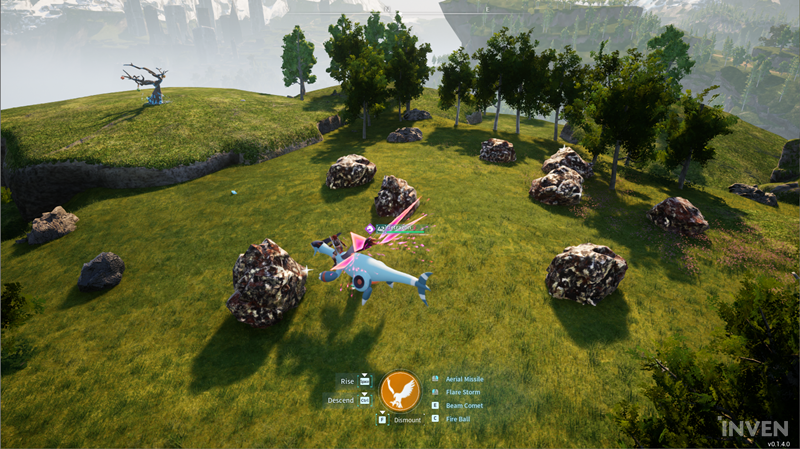Click the INVEN watermark logo

(755, 427)
